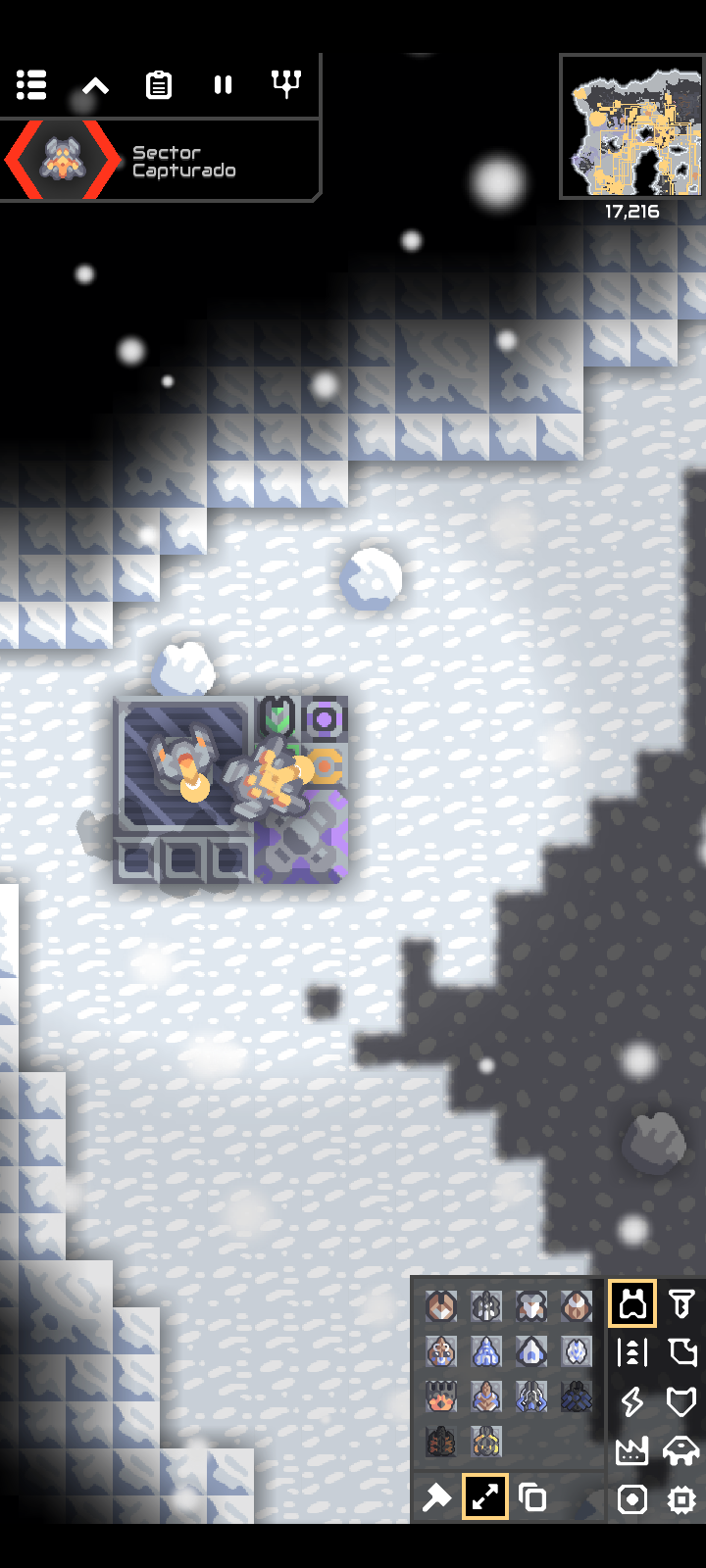
Task: Show the power category with lightning bolt
Action: click(632, 1401)
